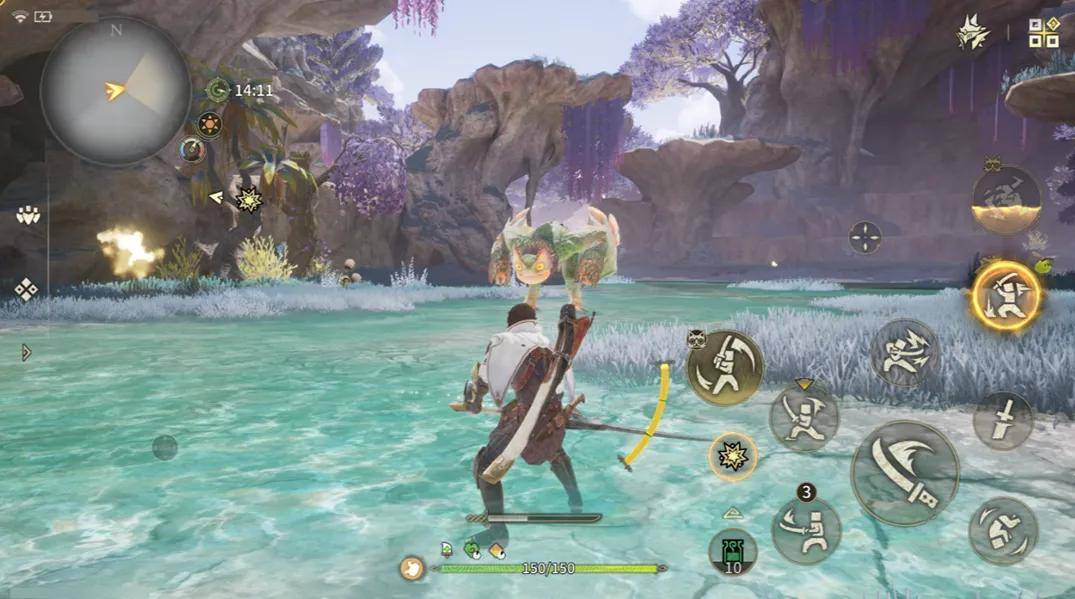Tap the paw print icon on the left edge

27,214
